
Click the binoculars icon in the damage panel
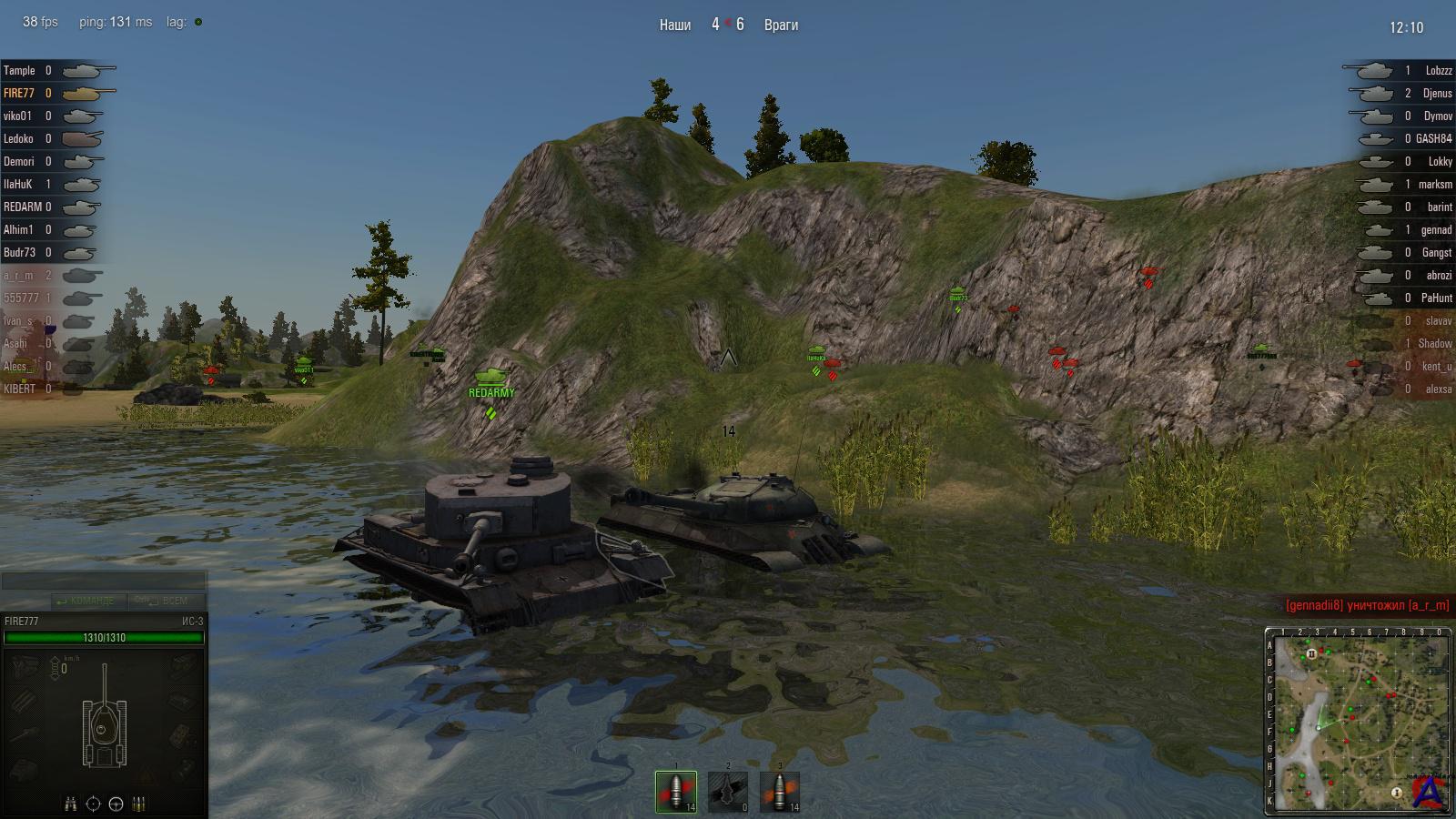(71, 804)
